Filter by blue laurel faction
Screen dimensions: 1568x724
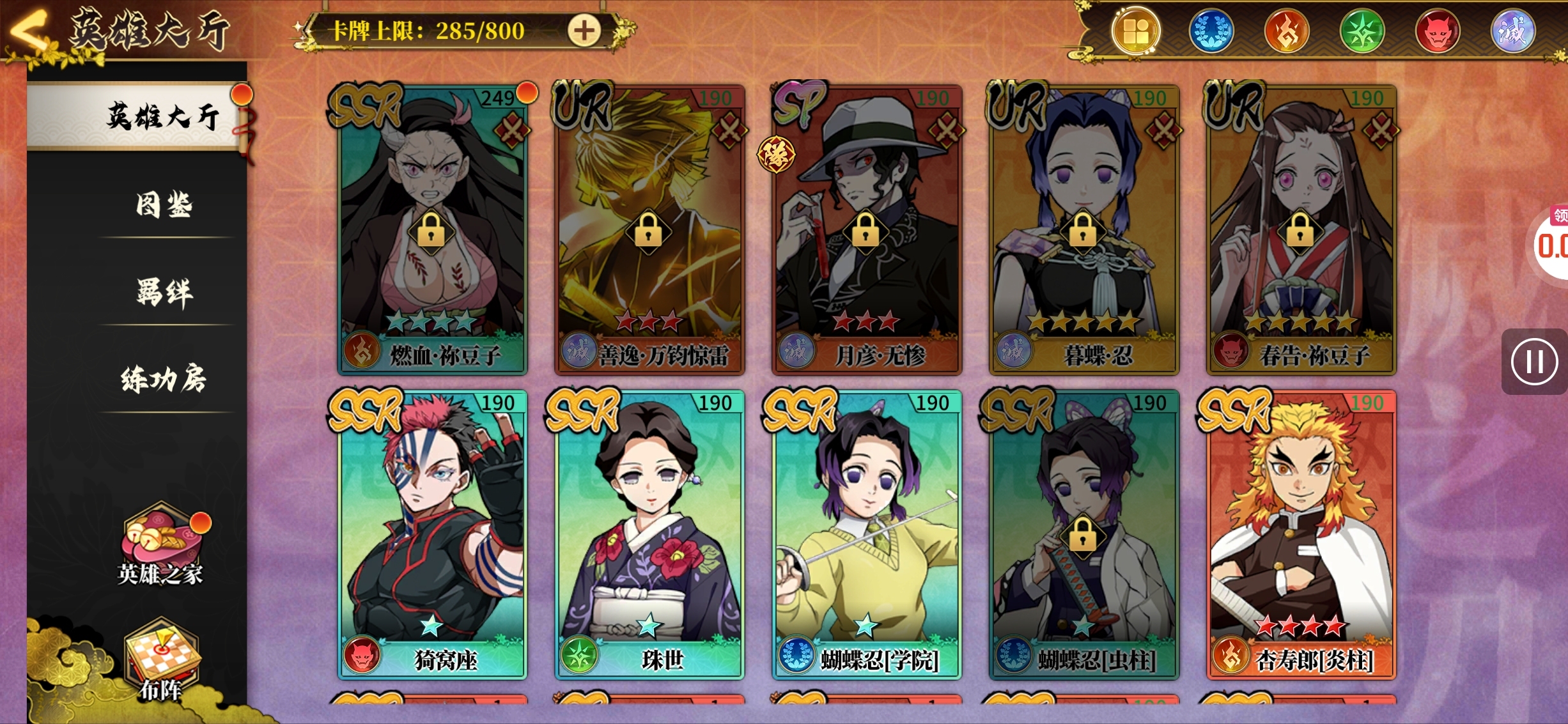click(1211, 31)
